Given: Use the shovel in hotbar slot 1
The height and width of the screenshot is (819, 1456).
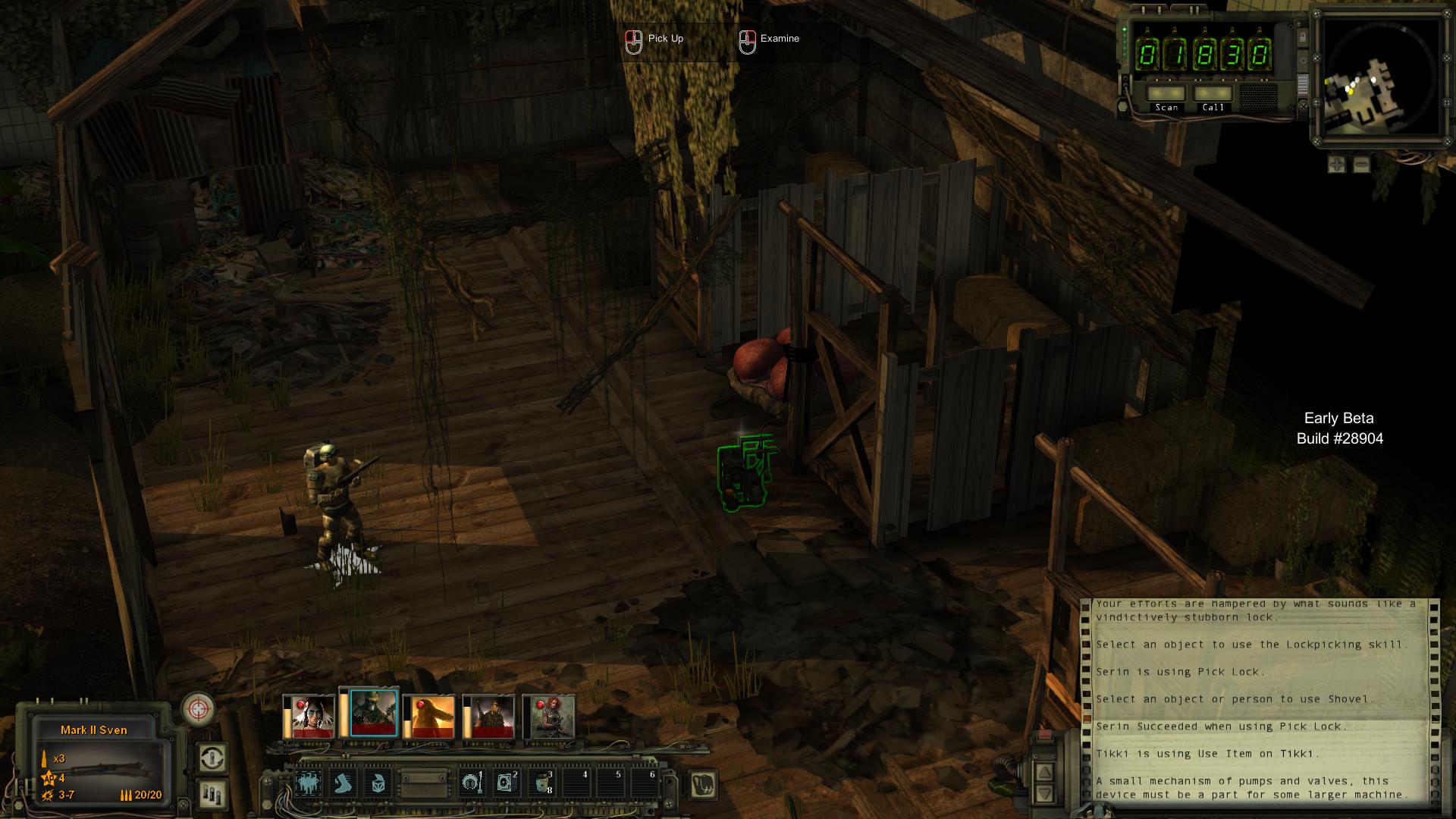Looking at the screenshot, I should (x=471, y=783).
